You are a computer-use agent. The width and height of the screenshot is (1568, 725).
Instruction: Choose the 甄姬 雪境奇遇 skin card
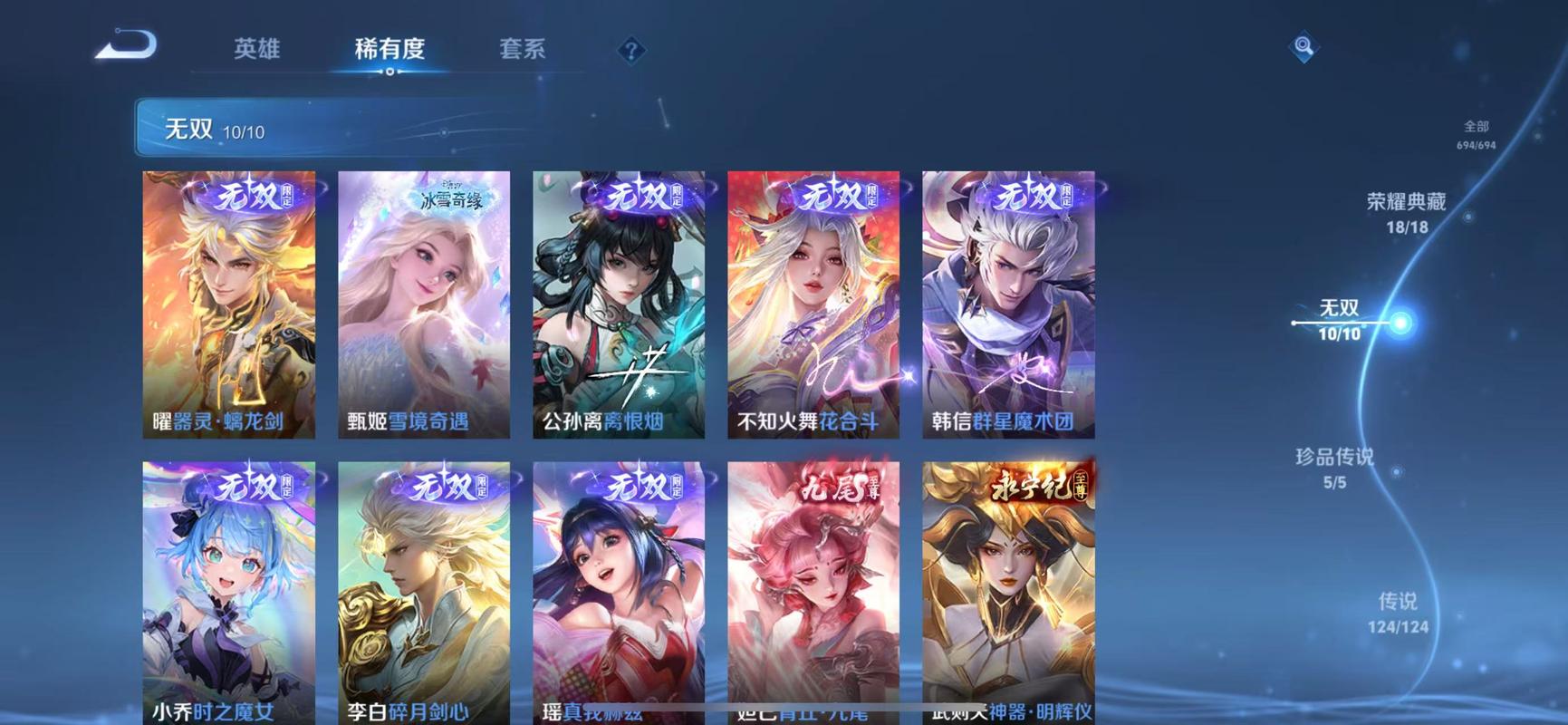pyautogui.click(x=424, y=304)
